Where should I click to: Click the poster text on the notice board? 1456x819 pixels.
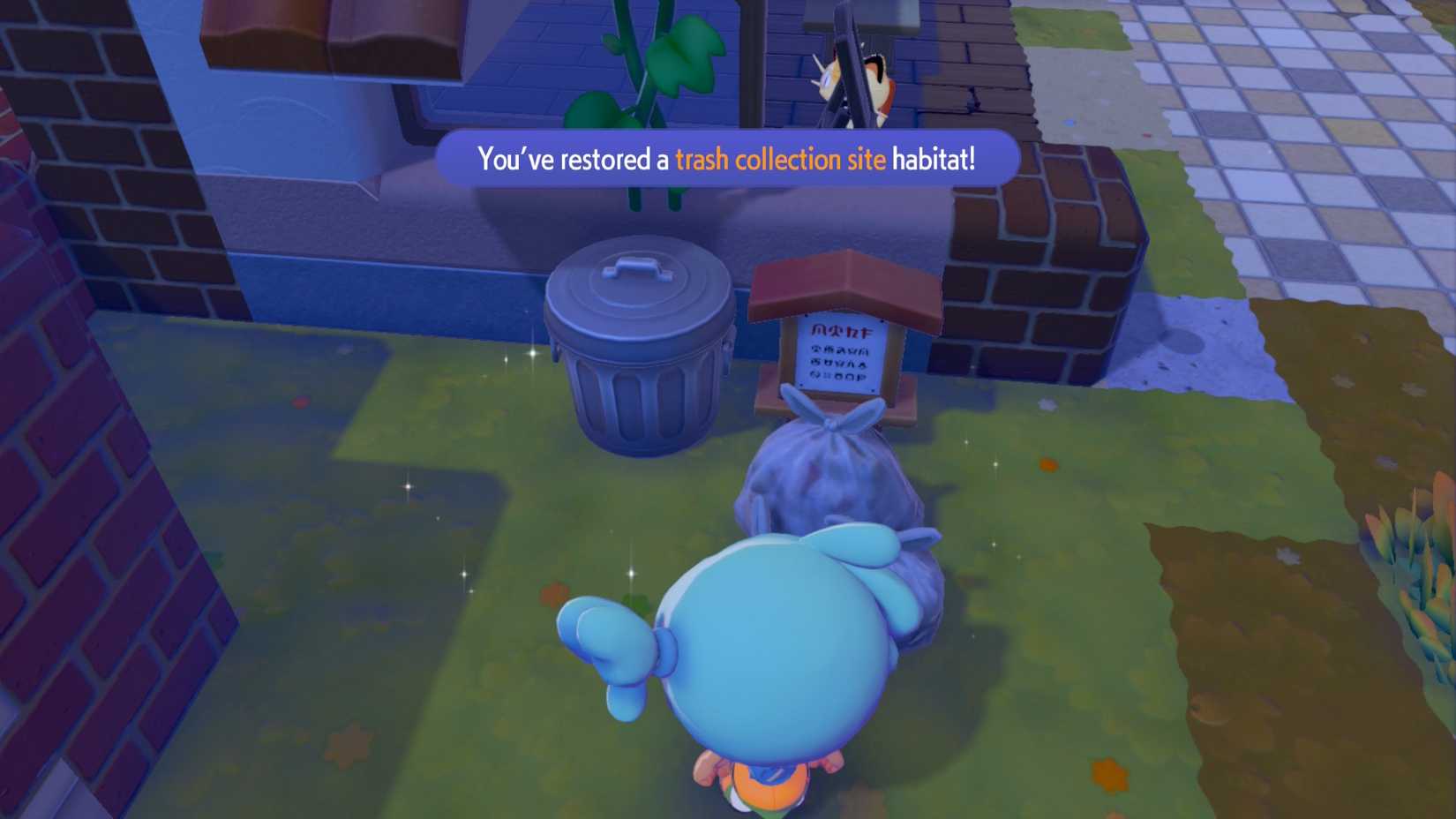[837, 353]
